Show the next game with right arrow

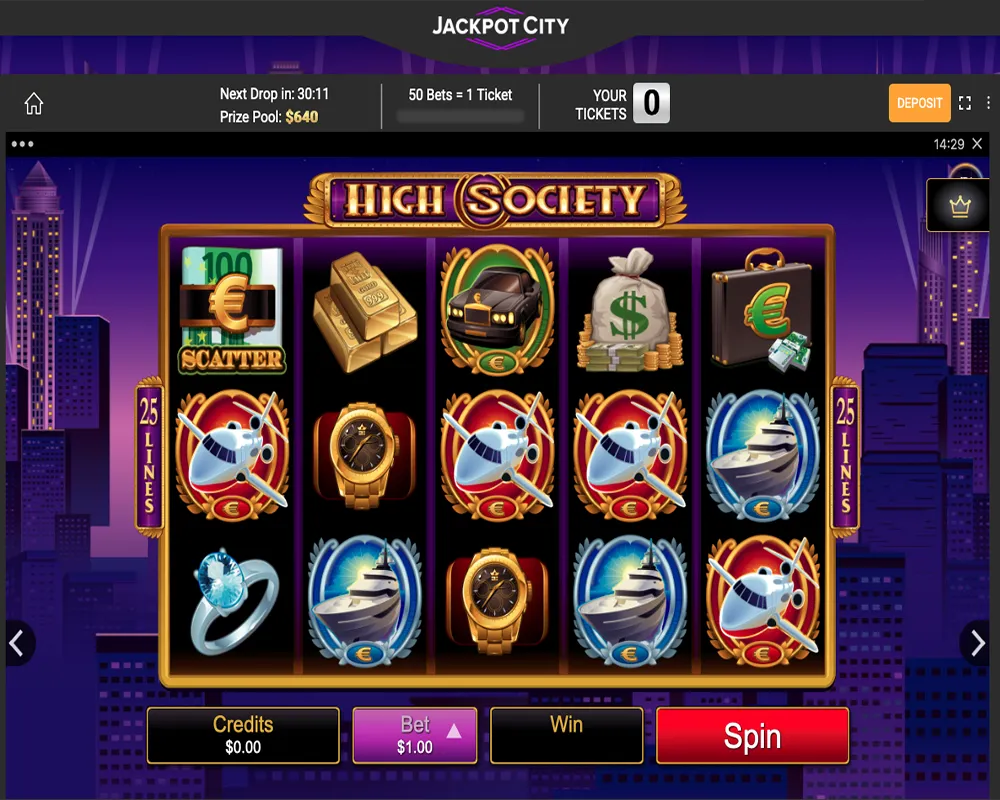978,643
